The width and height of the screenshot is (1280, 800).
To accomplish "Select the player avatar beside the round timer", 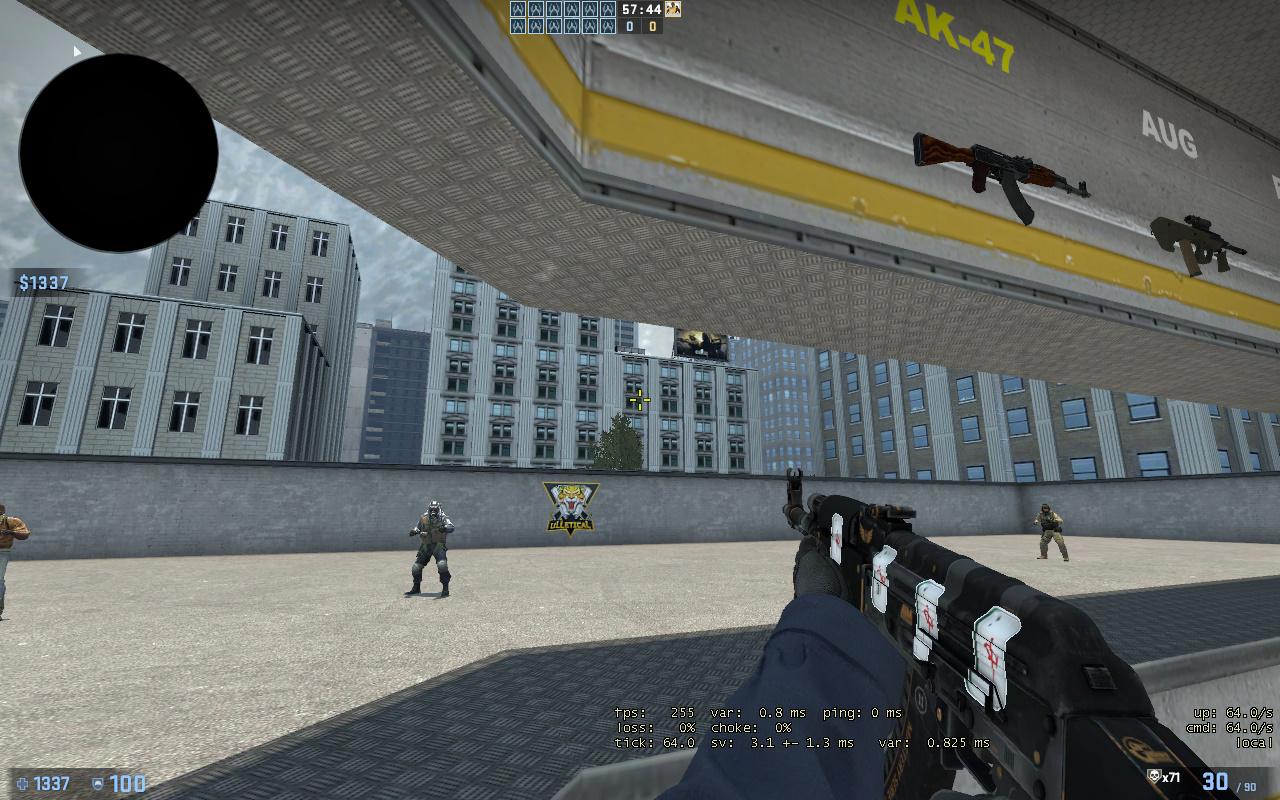I will pyautogui.click(x=673, y=9).
